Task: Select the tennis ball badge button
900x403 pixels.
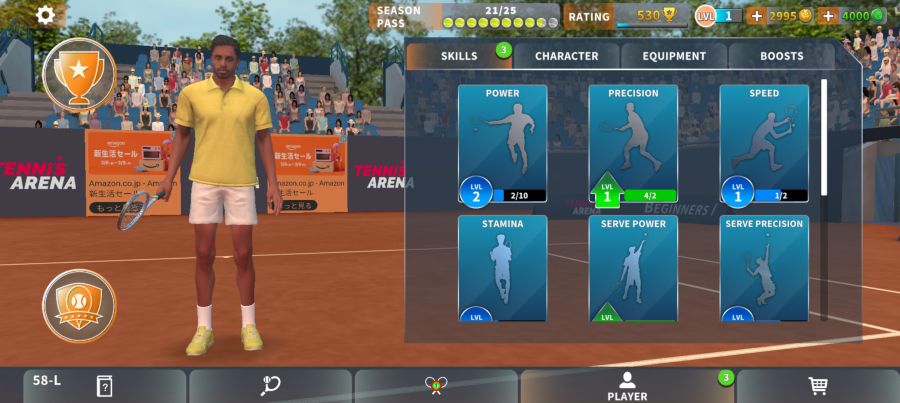Action: click(x=79, y=305)
